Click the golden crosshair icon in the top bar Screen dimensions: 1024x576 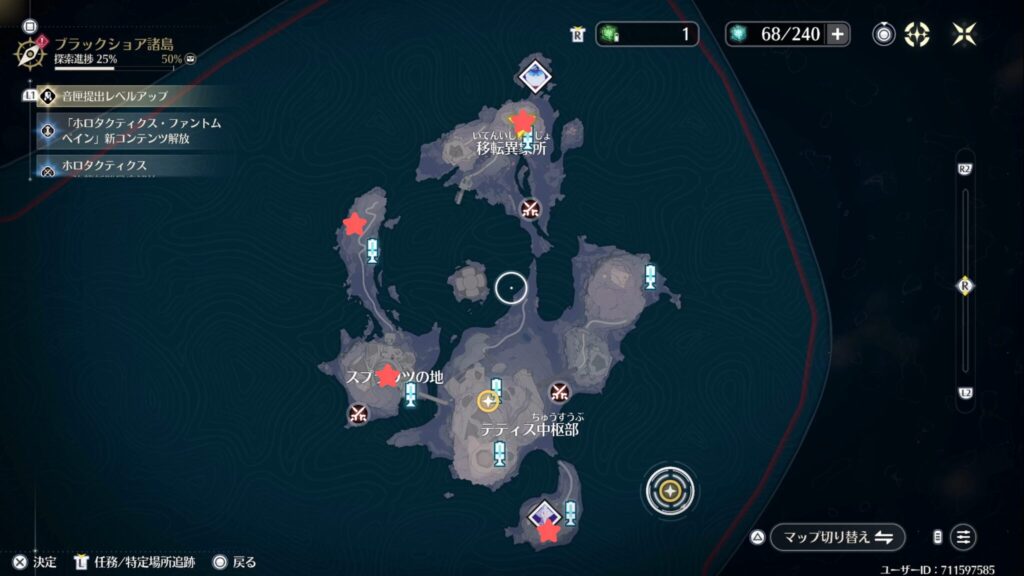[917, 34]
